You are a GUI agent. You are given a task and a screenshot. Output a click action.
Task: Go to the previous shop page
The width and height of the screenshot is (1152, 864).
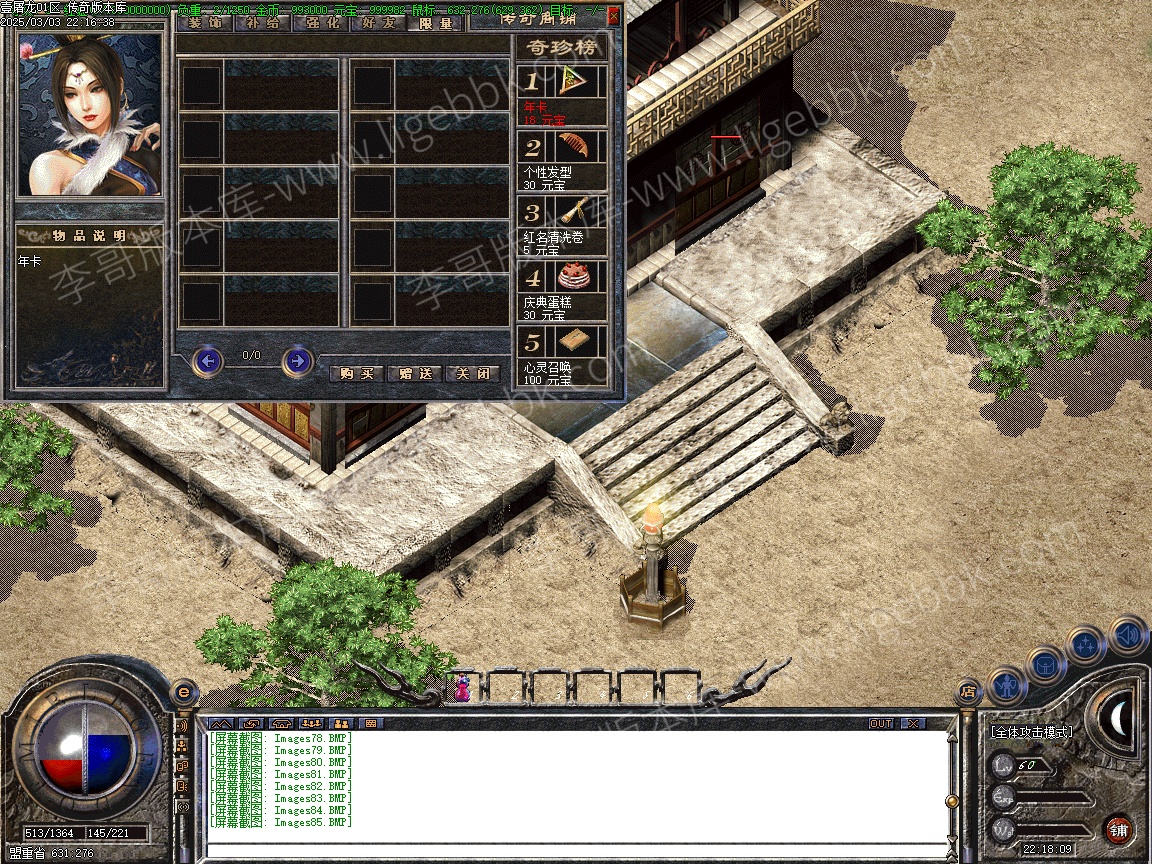tap(207, 361)
